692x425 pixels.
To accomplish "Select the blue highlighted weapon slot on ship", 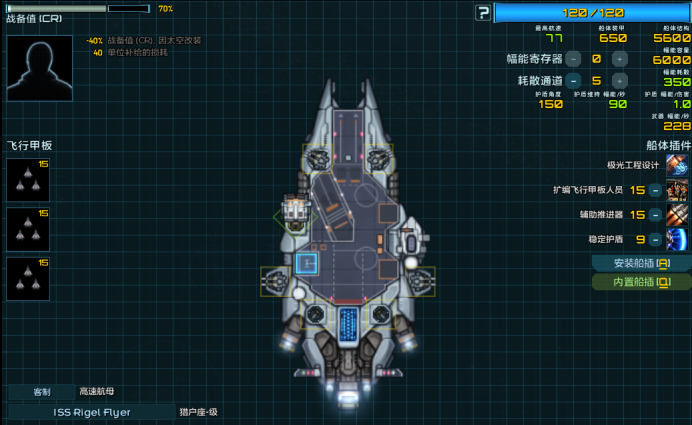I will tap(307, 263).
